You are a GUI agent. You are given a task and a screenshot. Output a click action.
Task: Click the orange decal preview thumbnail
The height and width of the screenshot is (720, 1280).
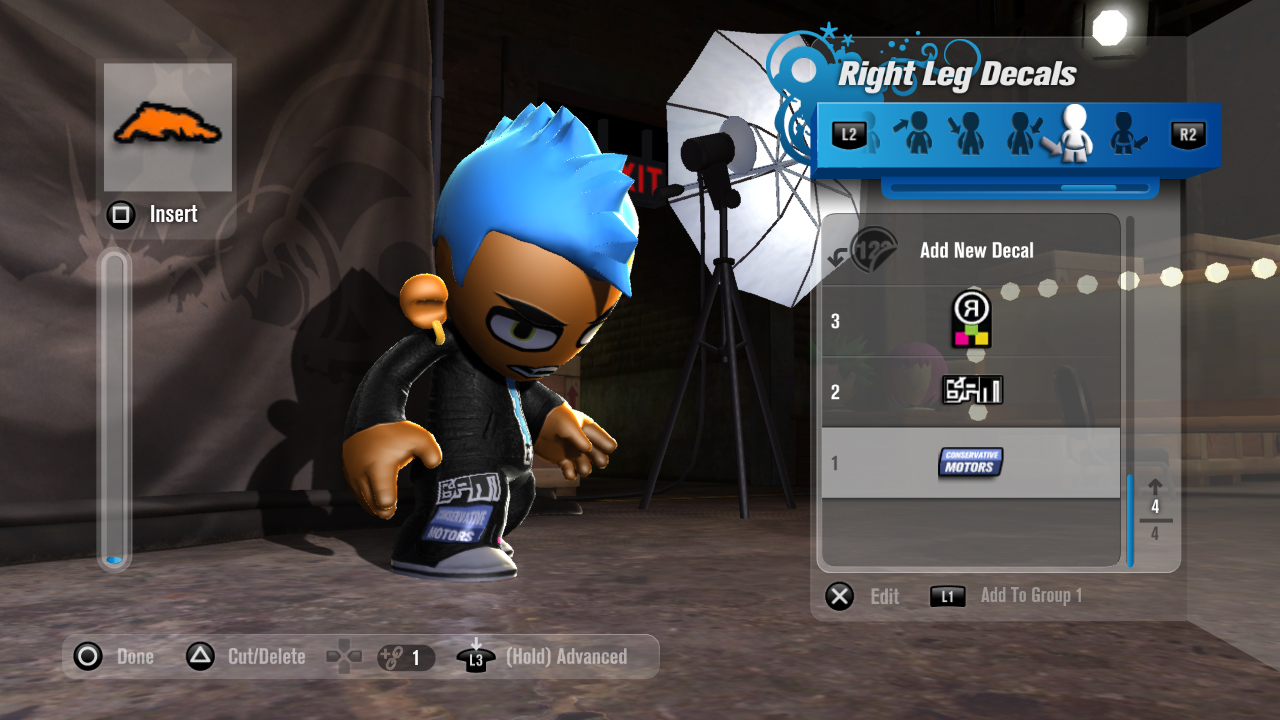coord(168,127)
